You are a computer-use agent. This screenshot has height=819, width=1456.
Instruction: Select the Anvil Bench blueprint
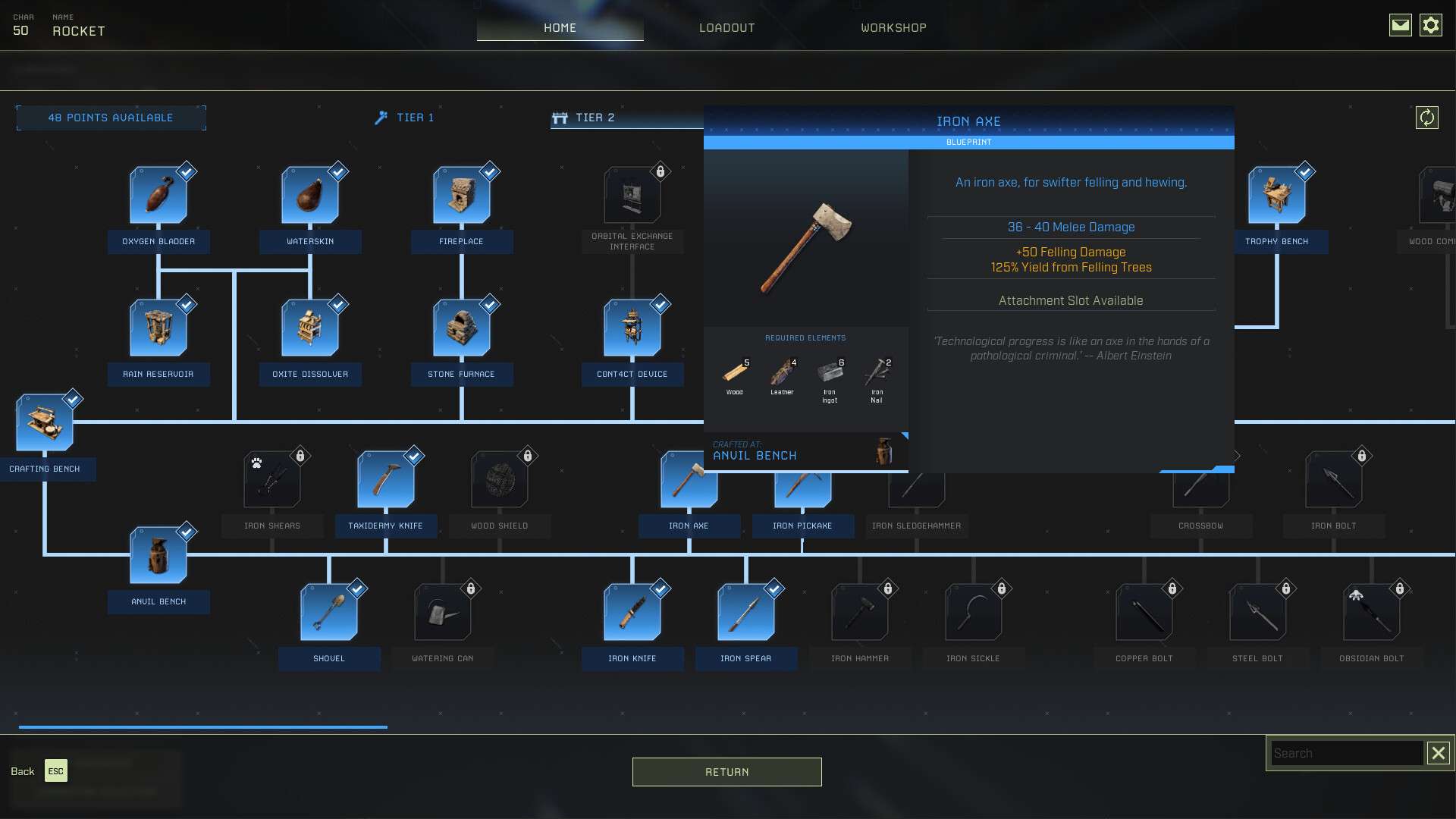tap(158, 556)
